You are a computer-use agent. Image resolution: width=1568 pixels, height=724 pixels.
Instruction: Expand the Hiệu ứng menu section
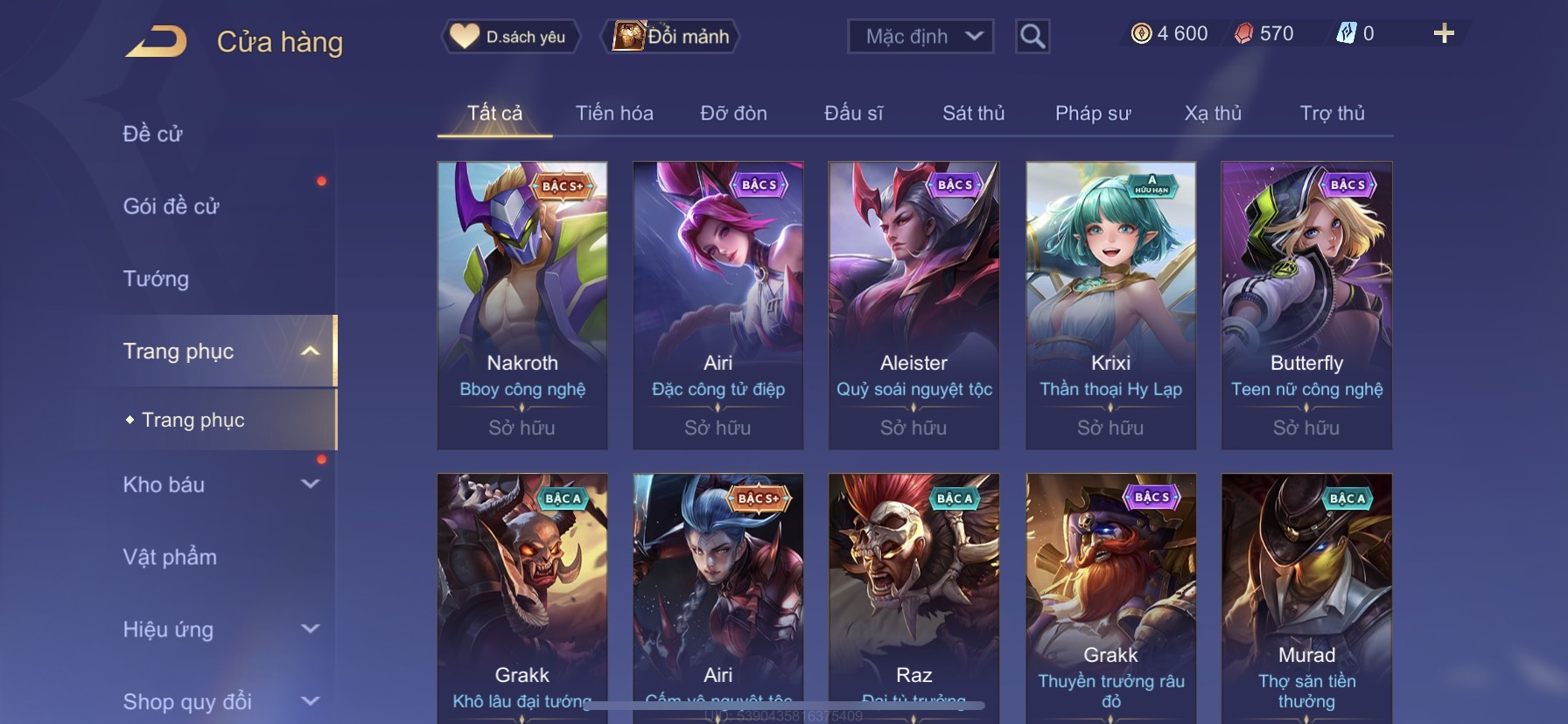pyautogui.click(x=219, y=630)
